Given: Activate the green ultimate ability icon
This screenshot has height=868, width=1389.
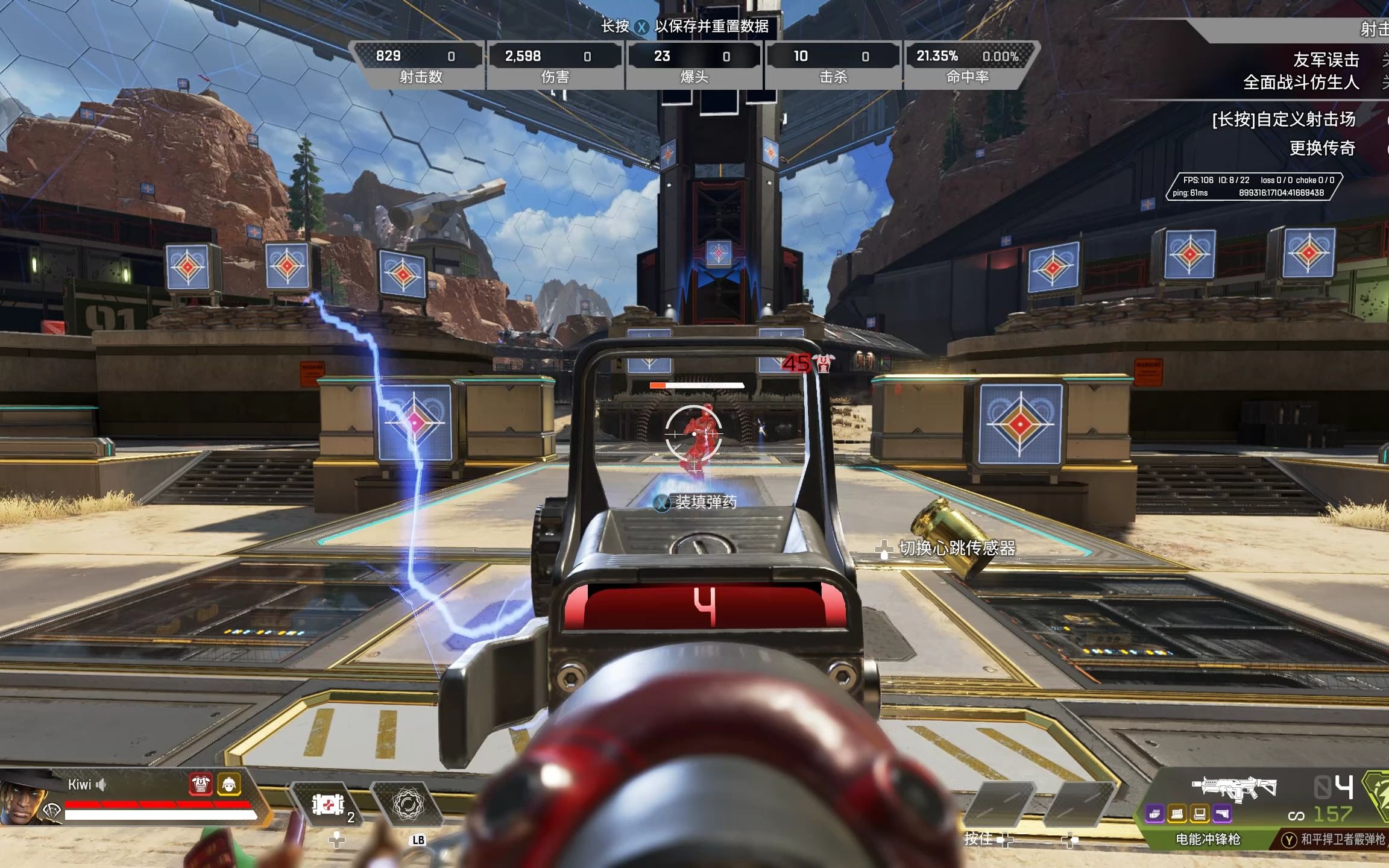Looking at the screenshot, I should 1377,796.
